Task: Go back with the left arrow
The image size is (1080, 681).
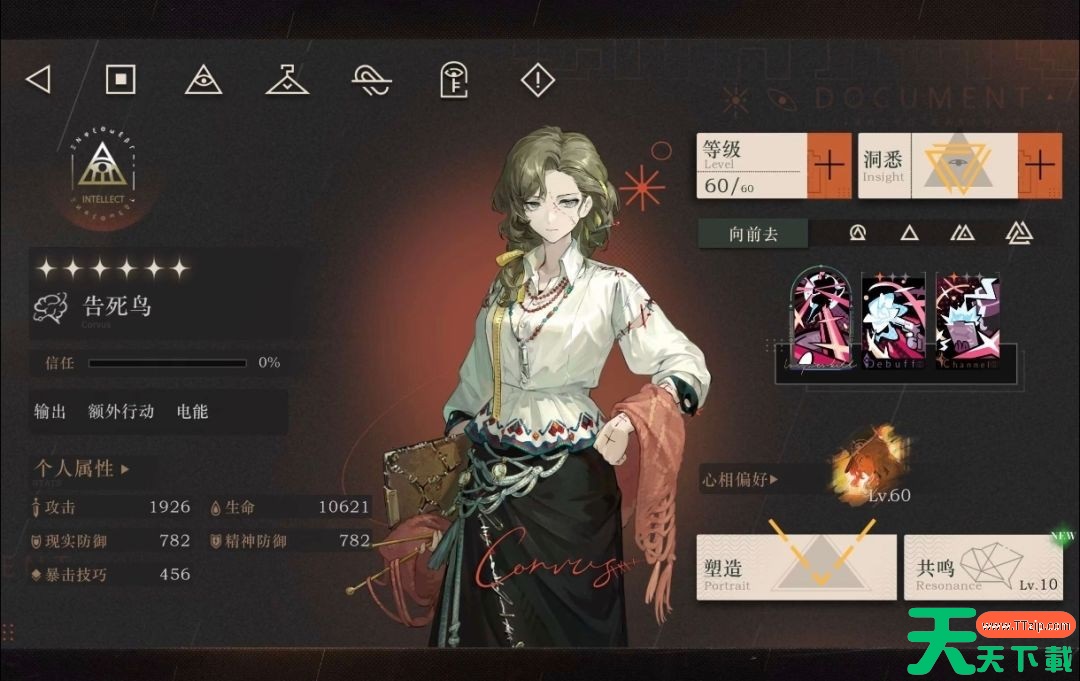Action: click(38, 79)
